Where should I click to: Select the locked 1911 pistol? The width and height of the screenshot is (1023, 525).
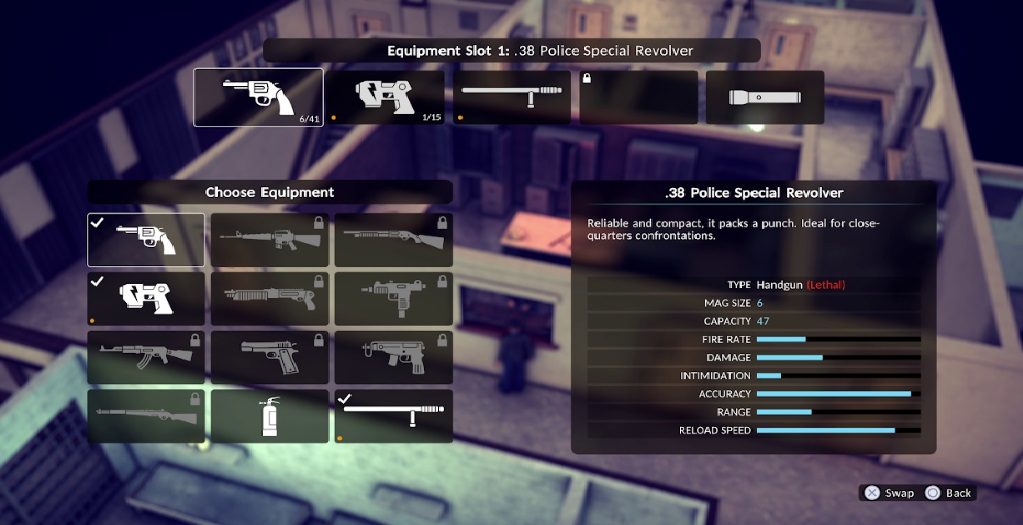269,357
